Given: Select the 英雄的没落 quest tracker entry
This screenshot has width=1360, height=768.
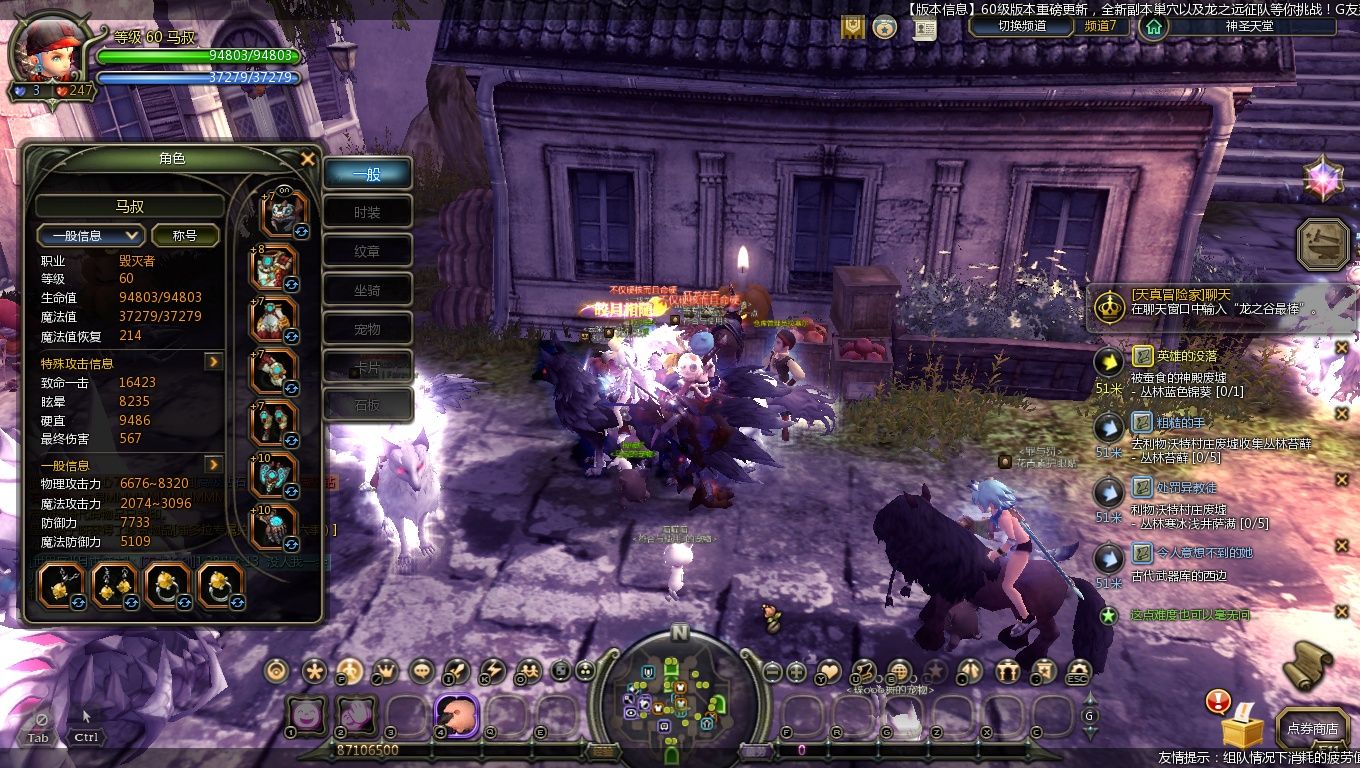Looking at the screenshot, I should pyautogui.click(x=1188, y=355).
